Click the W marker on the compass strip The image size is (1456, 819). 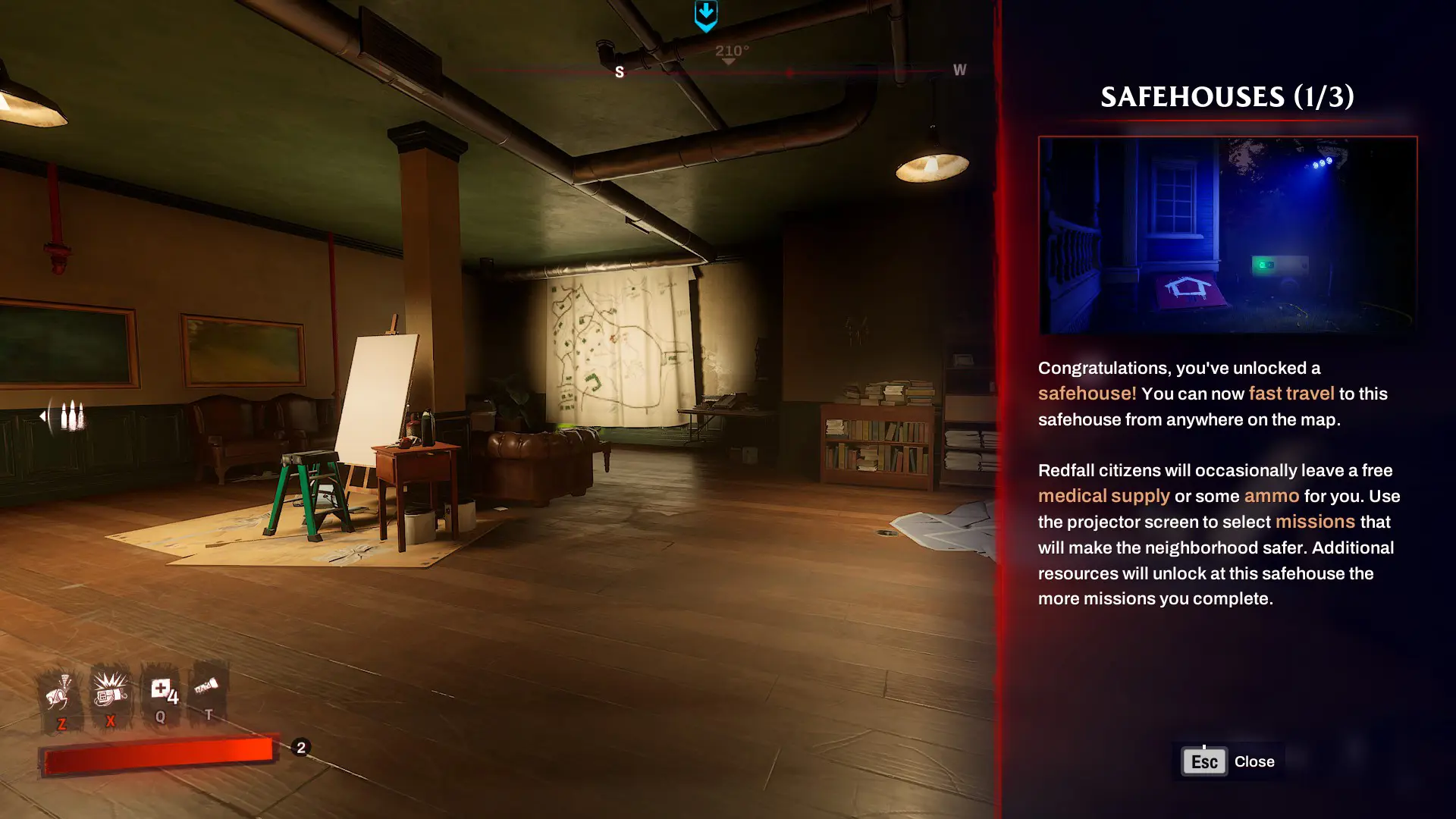[959, 71]
